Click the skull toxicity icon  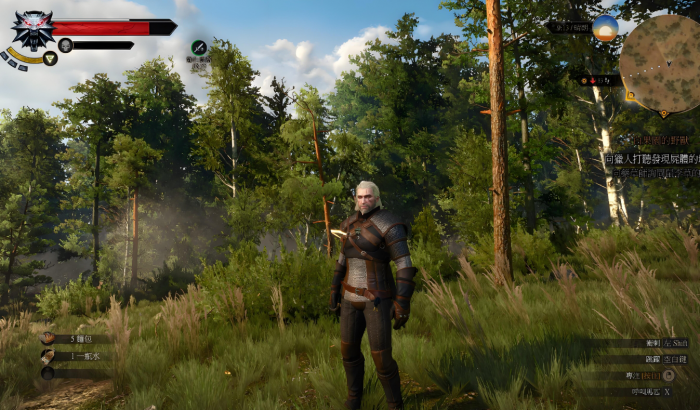65,45
